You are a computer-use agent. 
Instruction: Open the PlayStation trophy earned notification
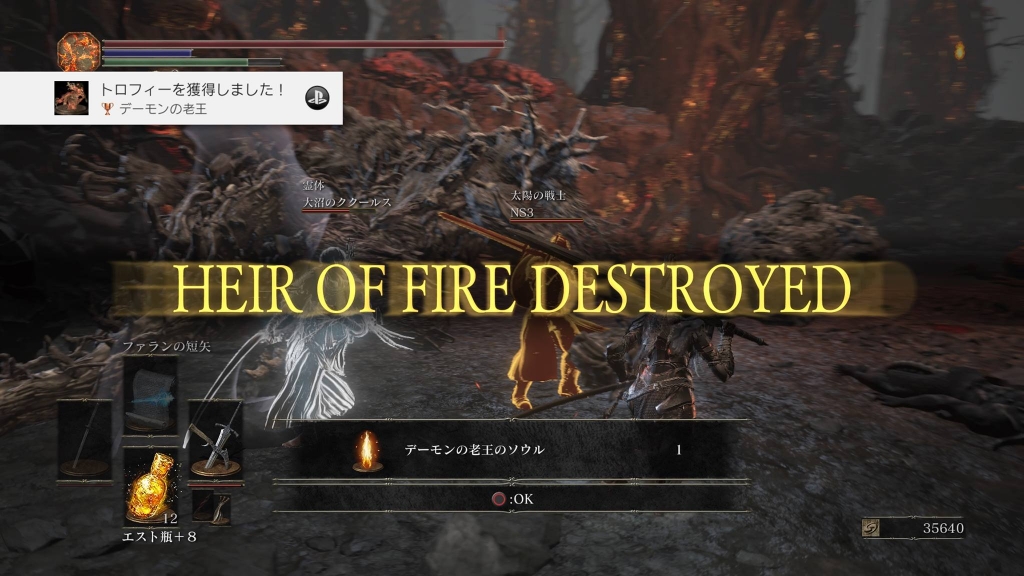tap(171, 98)
